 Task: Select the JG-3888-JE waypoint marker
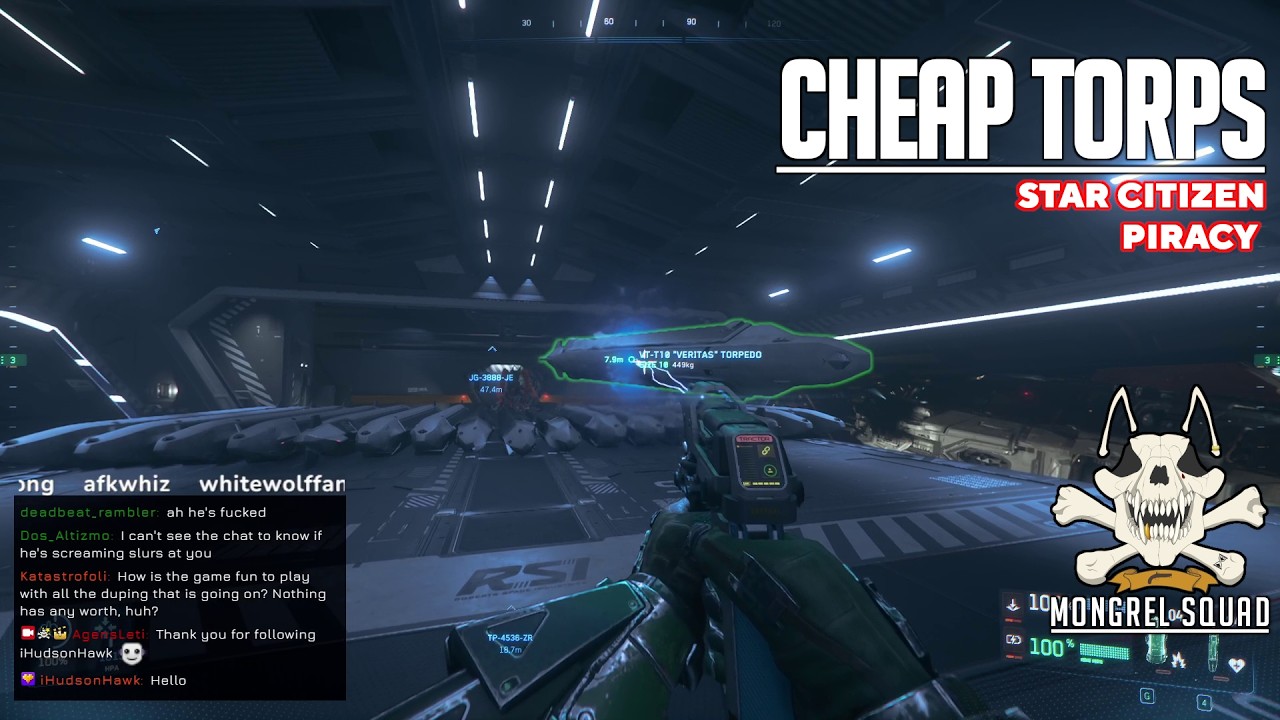coord(491,377)
